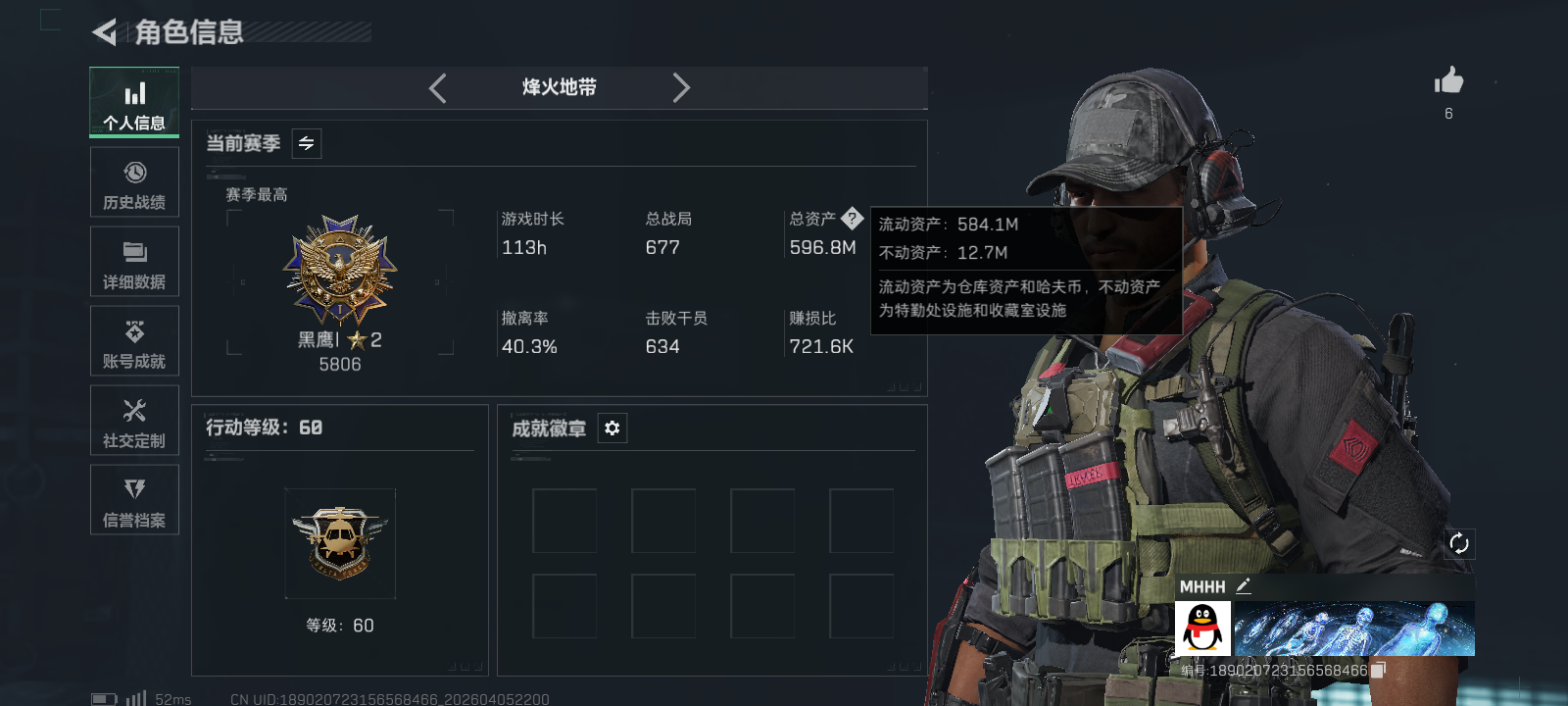Image resolution: width=1568 pixels, height=706 pixels.
Task: Refresh the character model rotation
Action: (x=1459, y=541)
